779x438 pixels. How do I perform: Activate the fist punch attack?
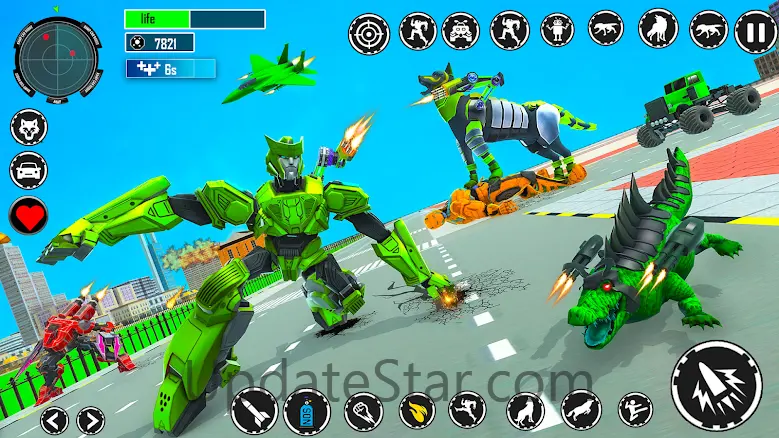tap(362, 410)
